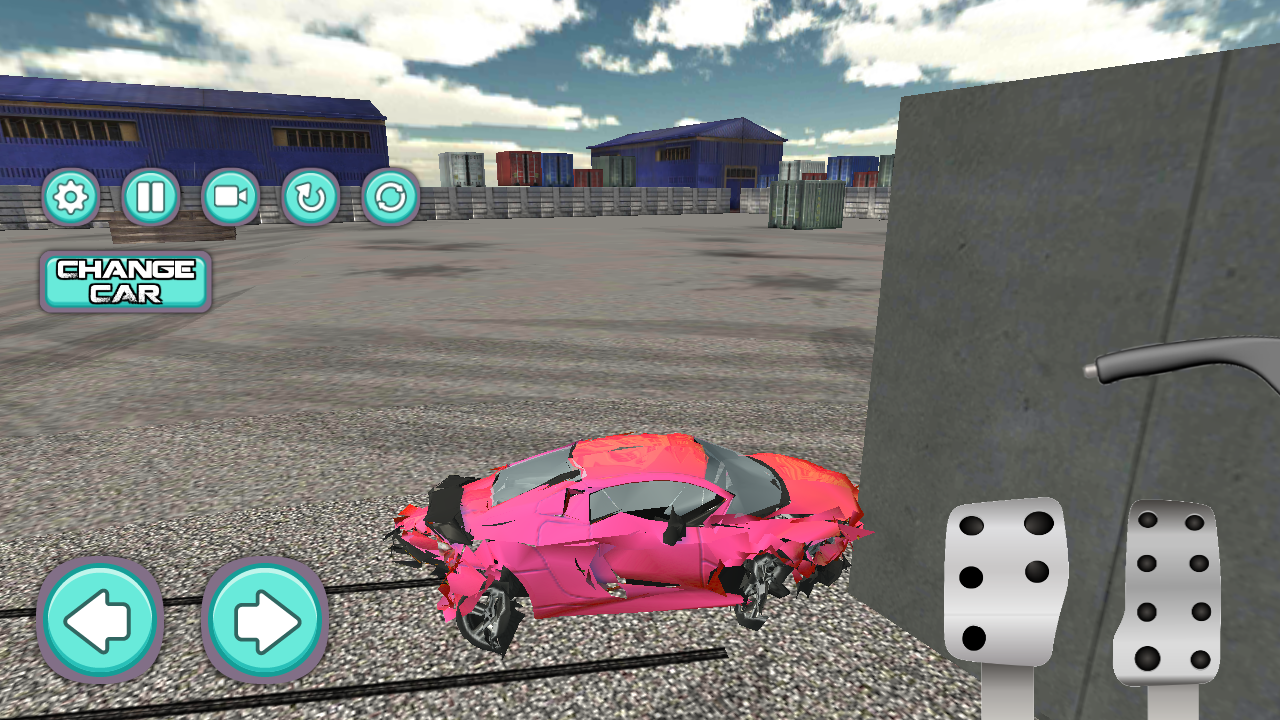The height and width of the screenshot is (720, 1280).
Task: Steer left with the left arrow
Action: click(99, 621)
